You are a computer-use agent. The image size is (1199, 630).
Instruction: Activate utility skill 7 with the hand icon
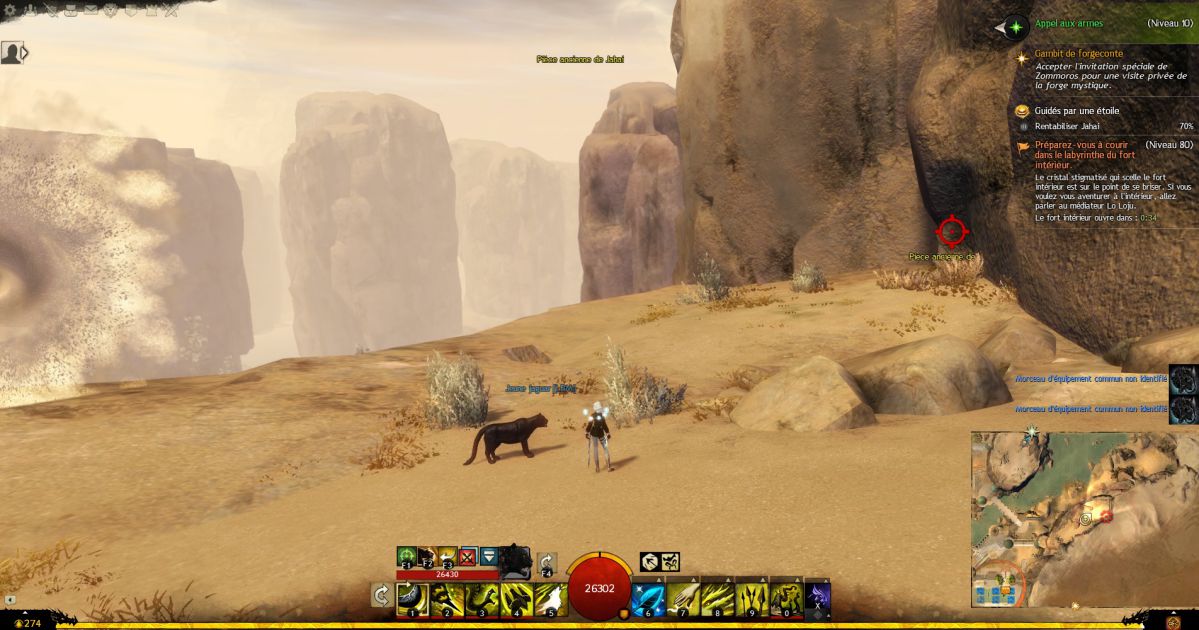tap(682, 599)
